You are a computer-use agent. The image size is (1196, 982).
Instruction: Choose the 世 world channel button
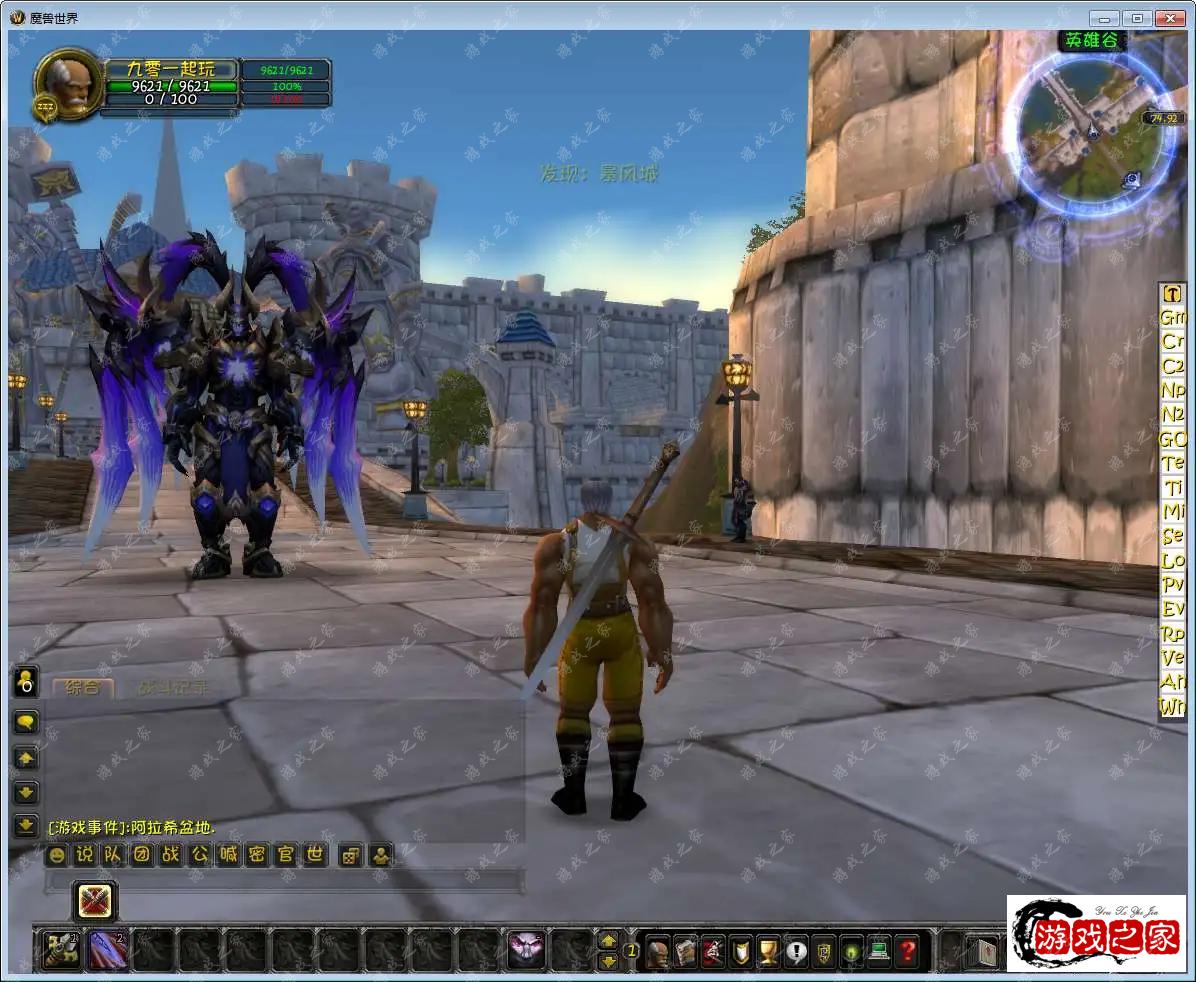pyautogui.click(x=315, y=855)
